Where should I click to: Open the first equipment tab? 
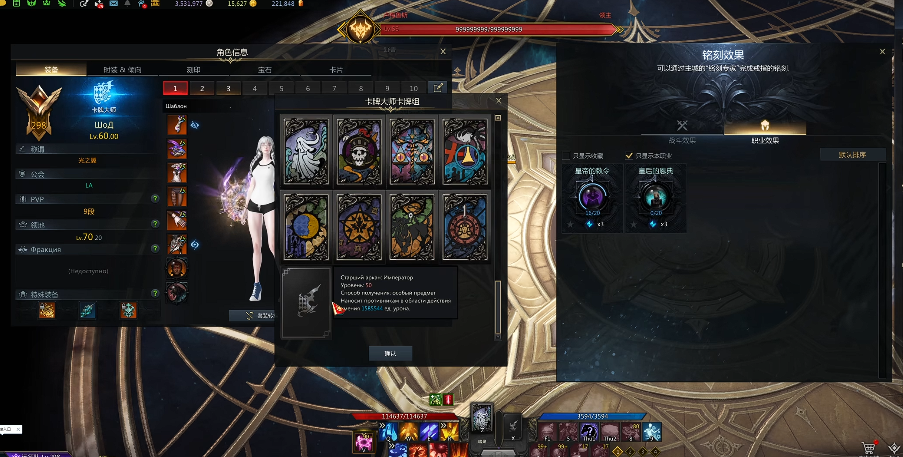click(51, 70)
